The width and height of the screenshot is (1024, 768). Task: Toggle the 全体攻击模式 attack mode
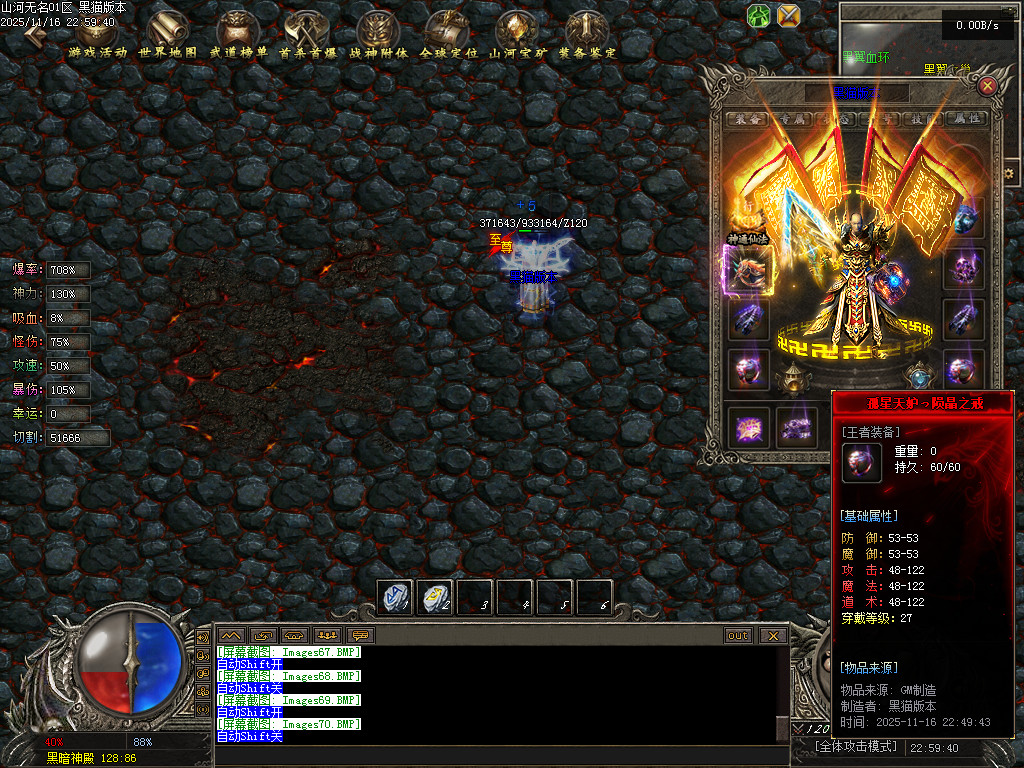pyautogui.click(x=857, y=747)
